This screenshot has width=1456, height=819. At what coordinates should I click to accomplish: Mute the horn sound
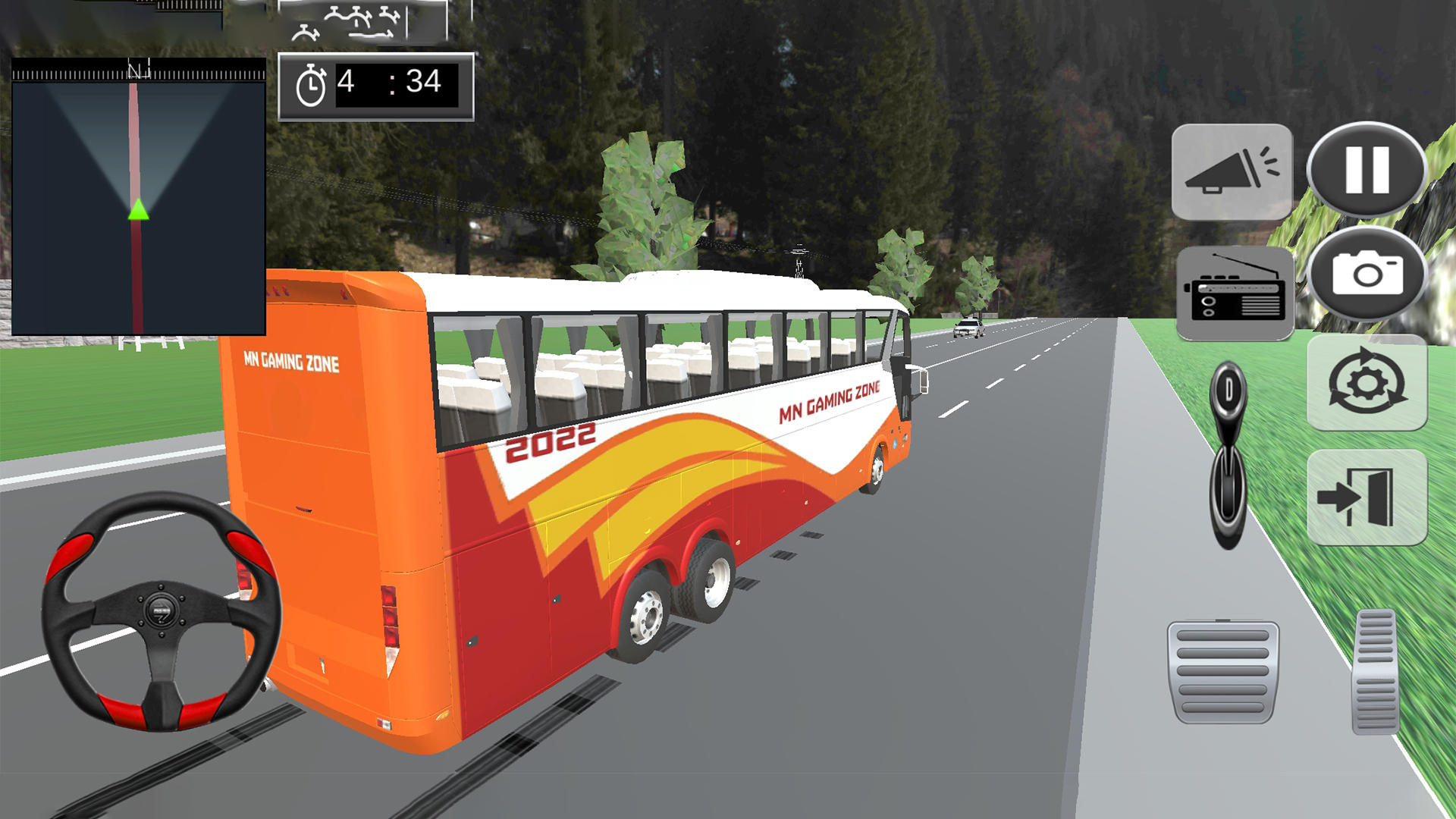point(1231,172)
